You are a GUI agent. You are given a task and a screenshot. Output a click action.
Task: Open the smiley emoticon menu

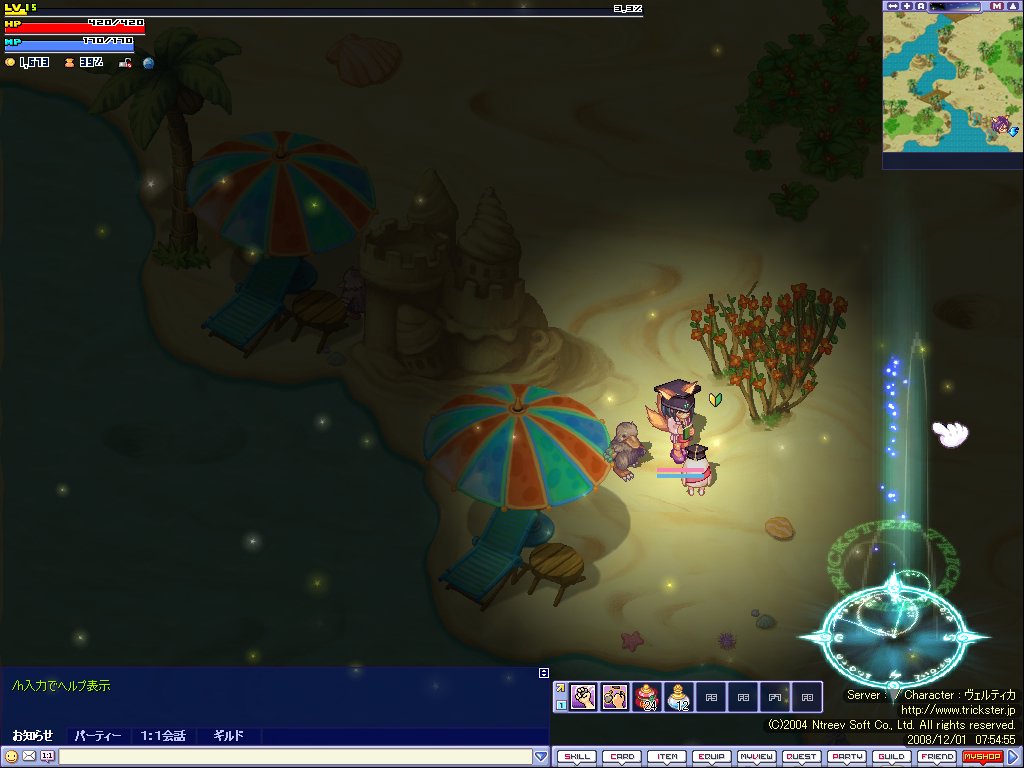pyautogui.click(x=11, y=757)
